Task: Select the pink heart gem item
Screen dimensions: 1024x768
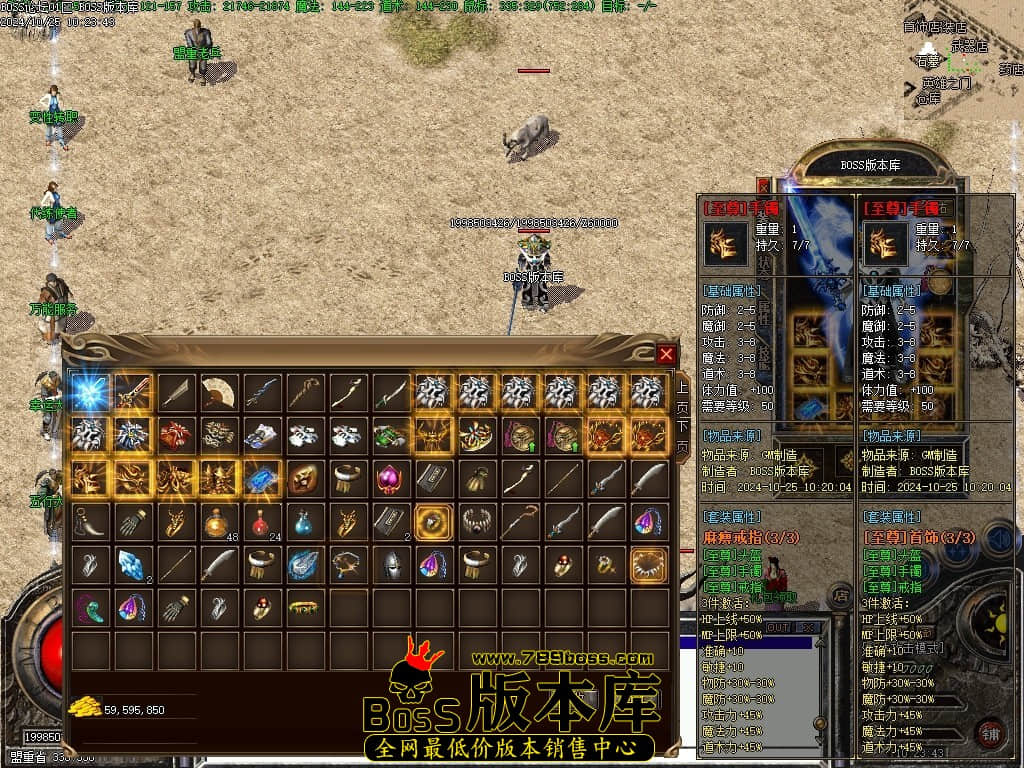Action: [390, 478]
